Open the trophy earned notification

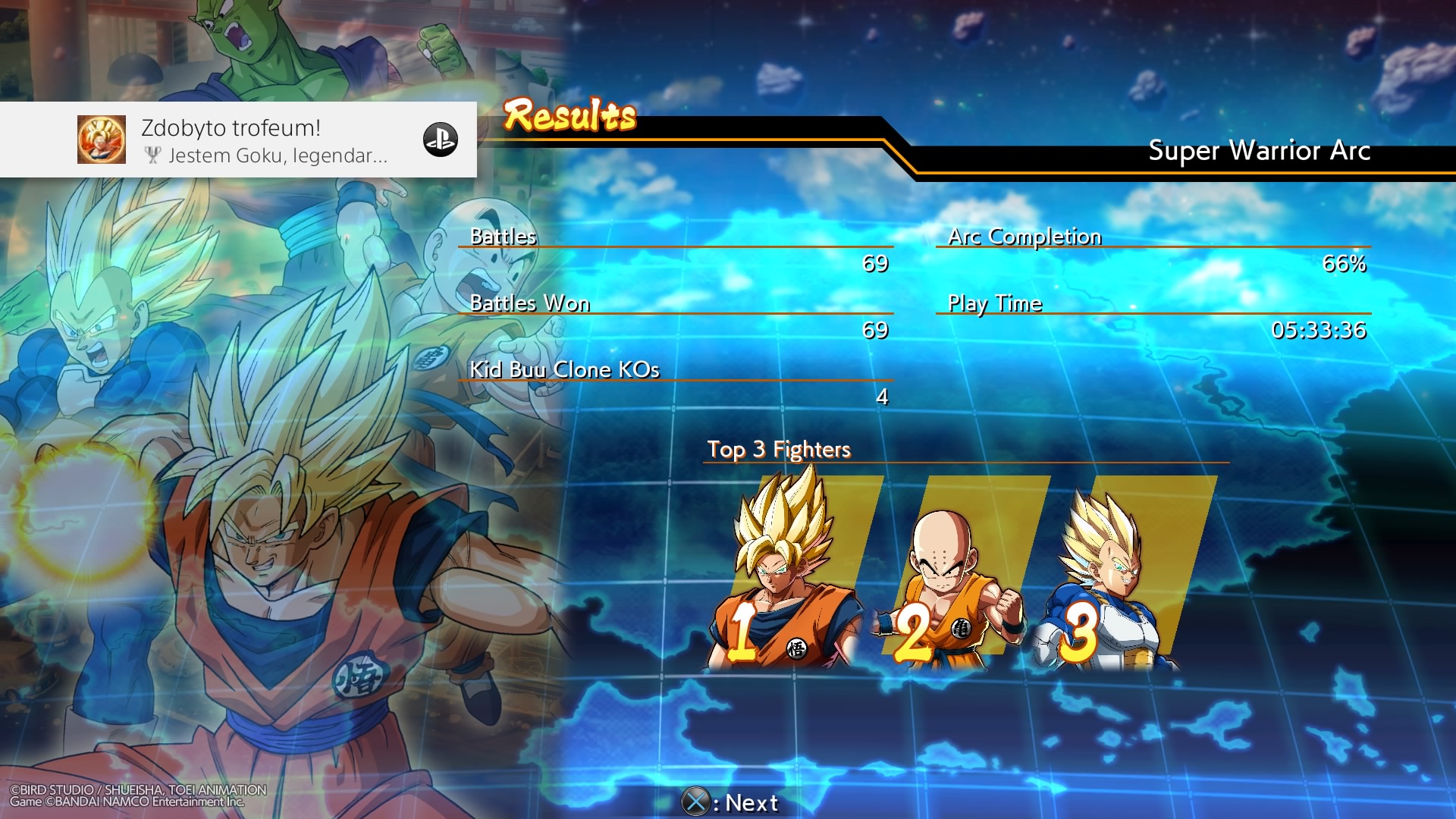(238, 140)
